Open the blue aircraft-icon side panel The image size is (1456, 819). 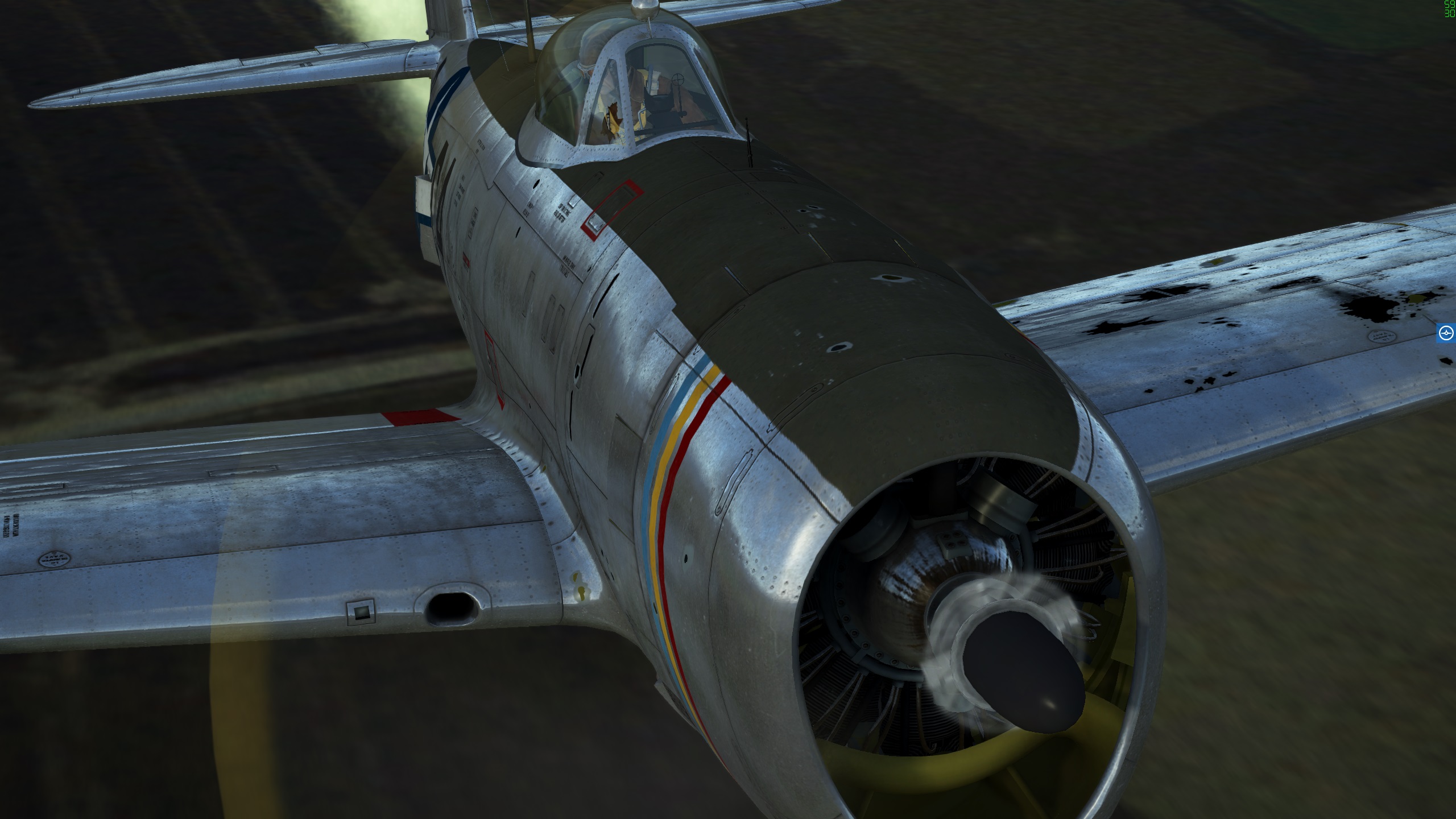tap(1446, 333)
